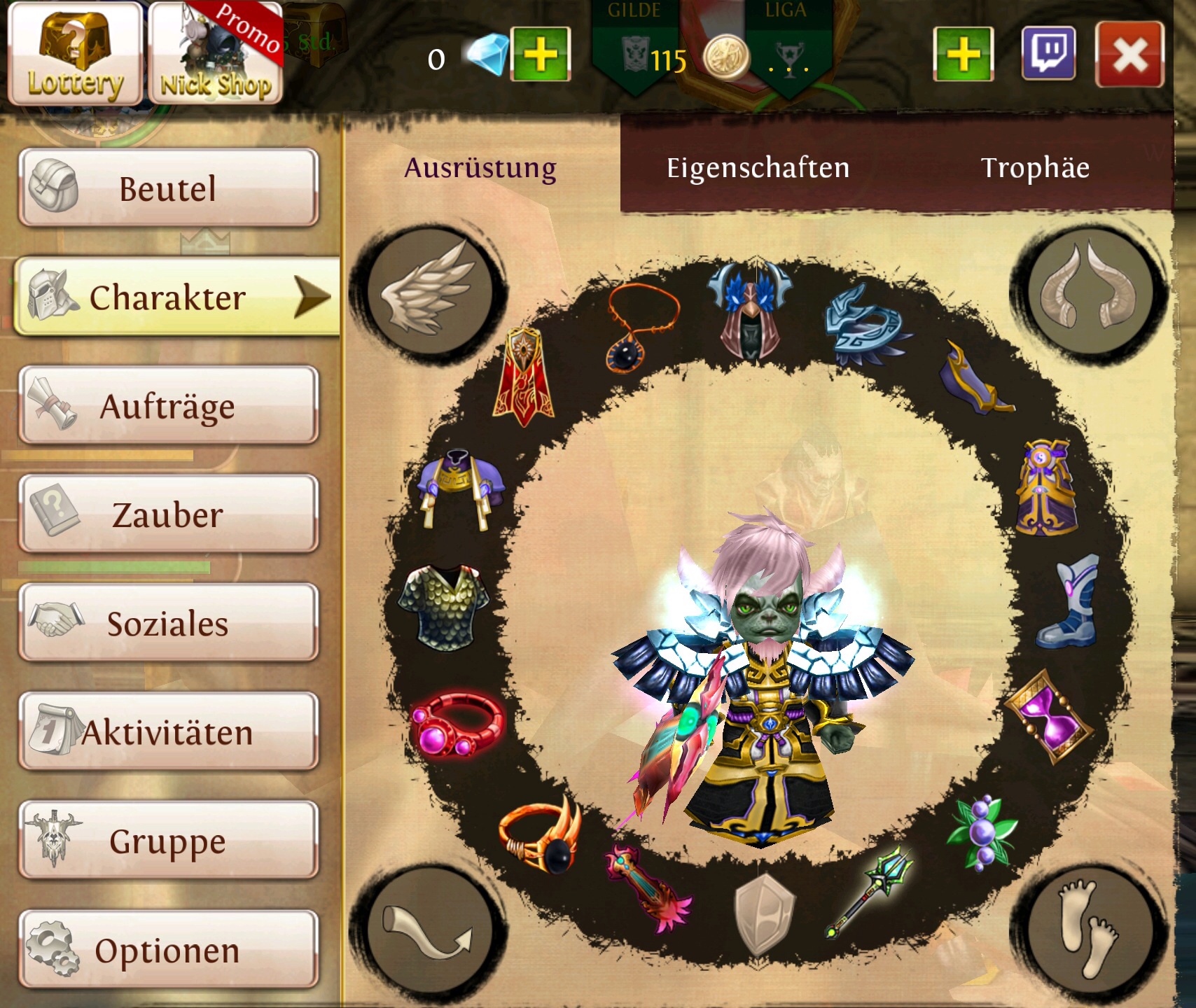Open the Nick Shop promo
The height and width of the screenshot is (1008, 1196).
coord(216,53)
